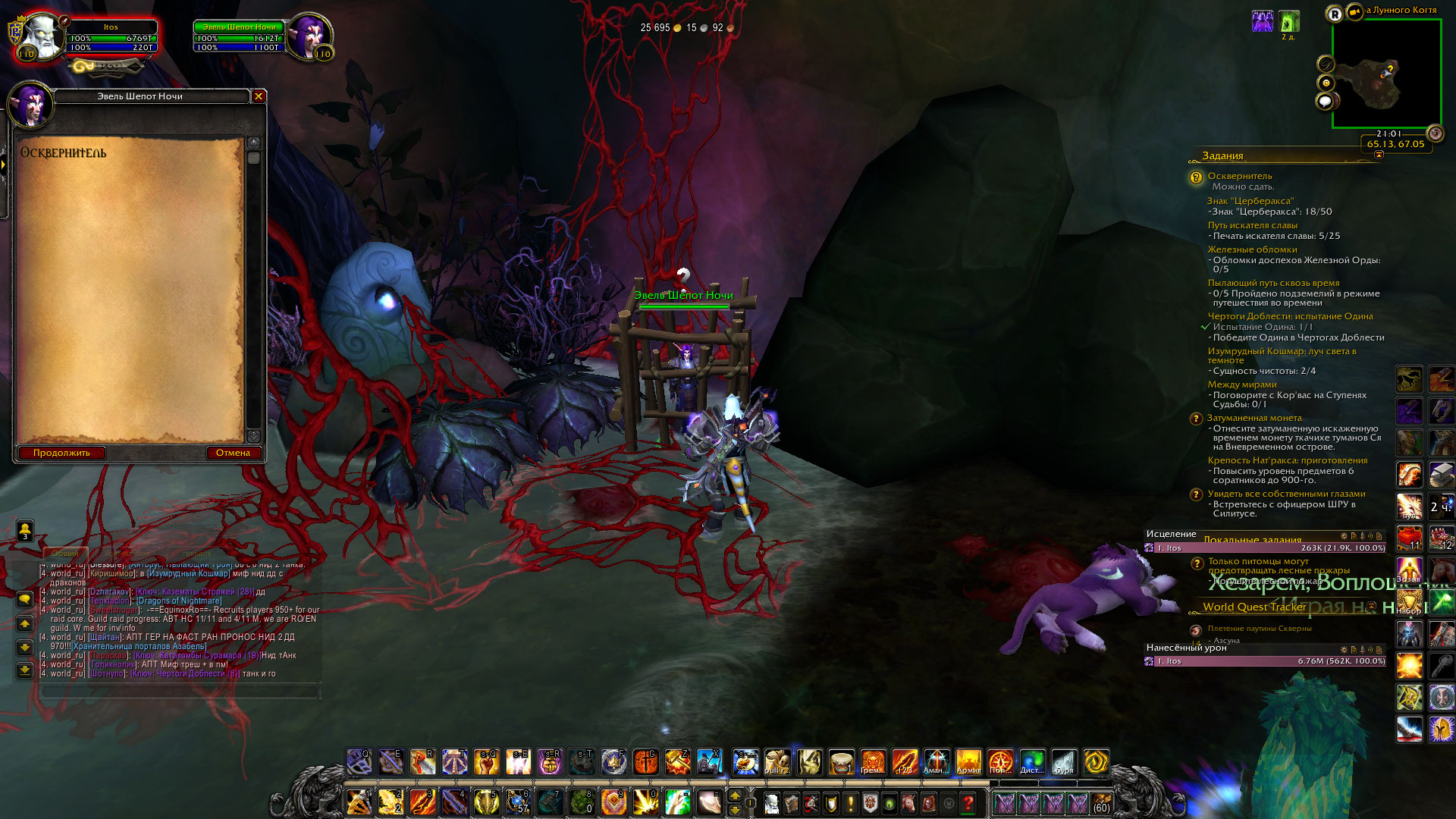Image resolution: width=1456 pixels, height=819 pixels.
Task: Click the chat input box
Action: (x=180, y=692)
